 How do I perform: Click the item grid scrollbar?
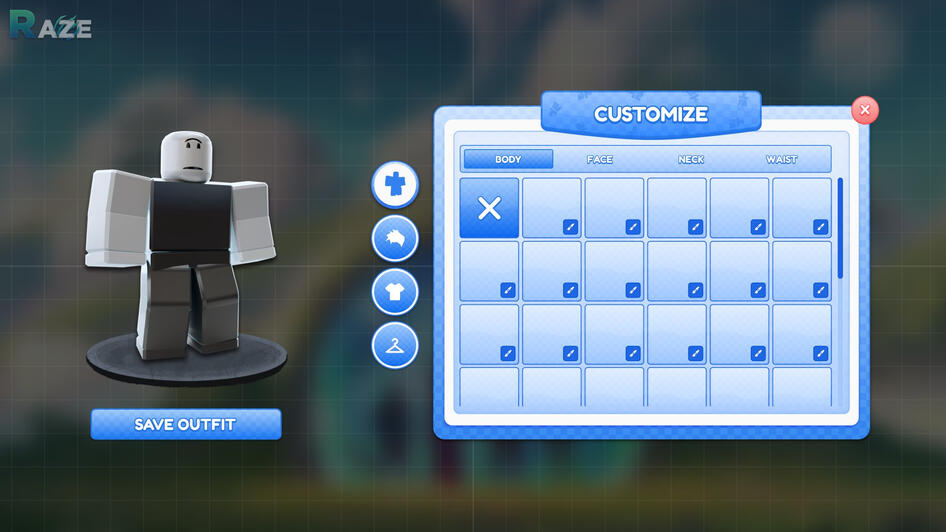click(x=840, y=228)
